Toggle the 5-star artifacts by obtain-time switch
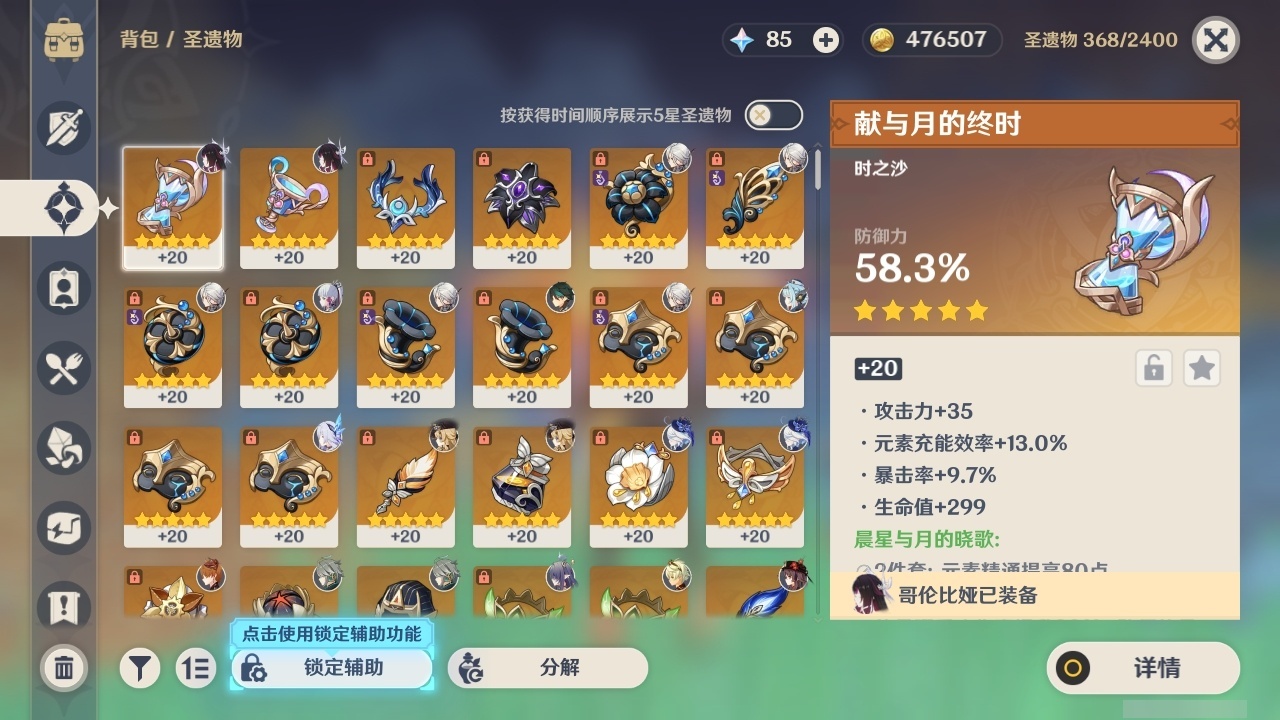 click(x=770, y=115)
